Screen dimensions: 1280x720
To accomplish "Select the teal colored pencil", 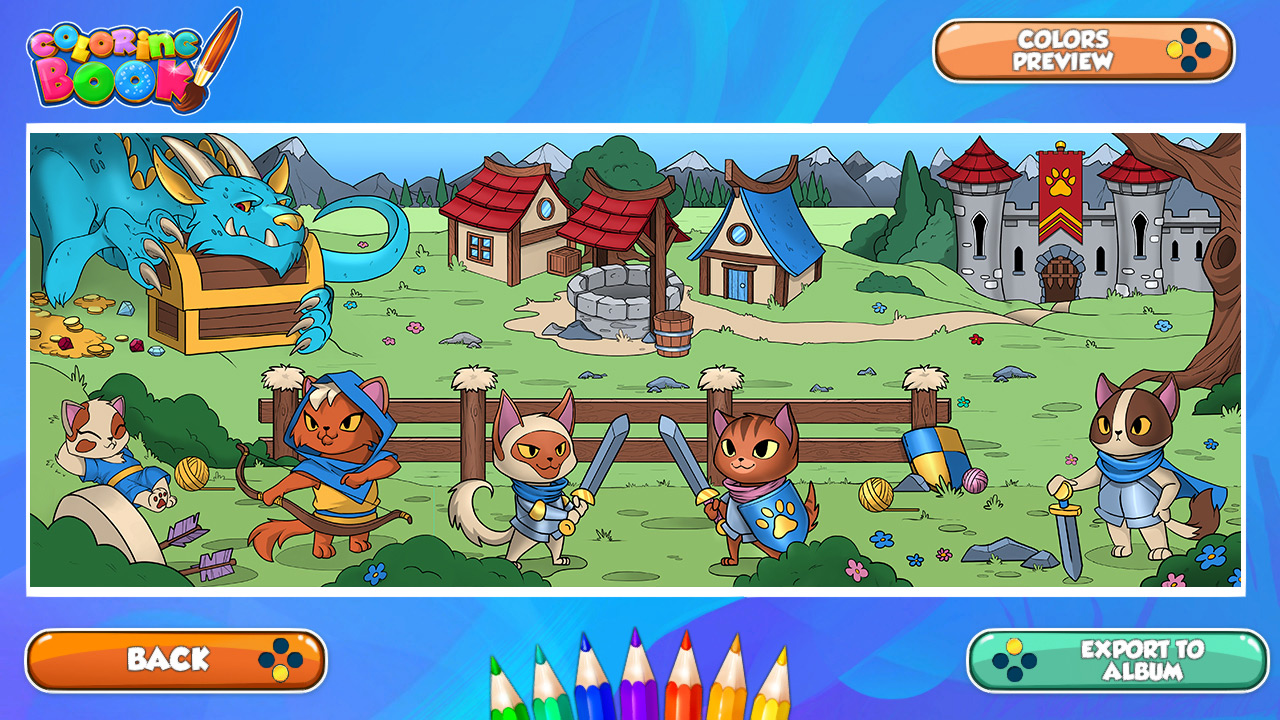I will tap(548, 700).
